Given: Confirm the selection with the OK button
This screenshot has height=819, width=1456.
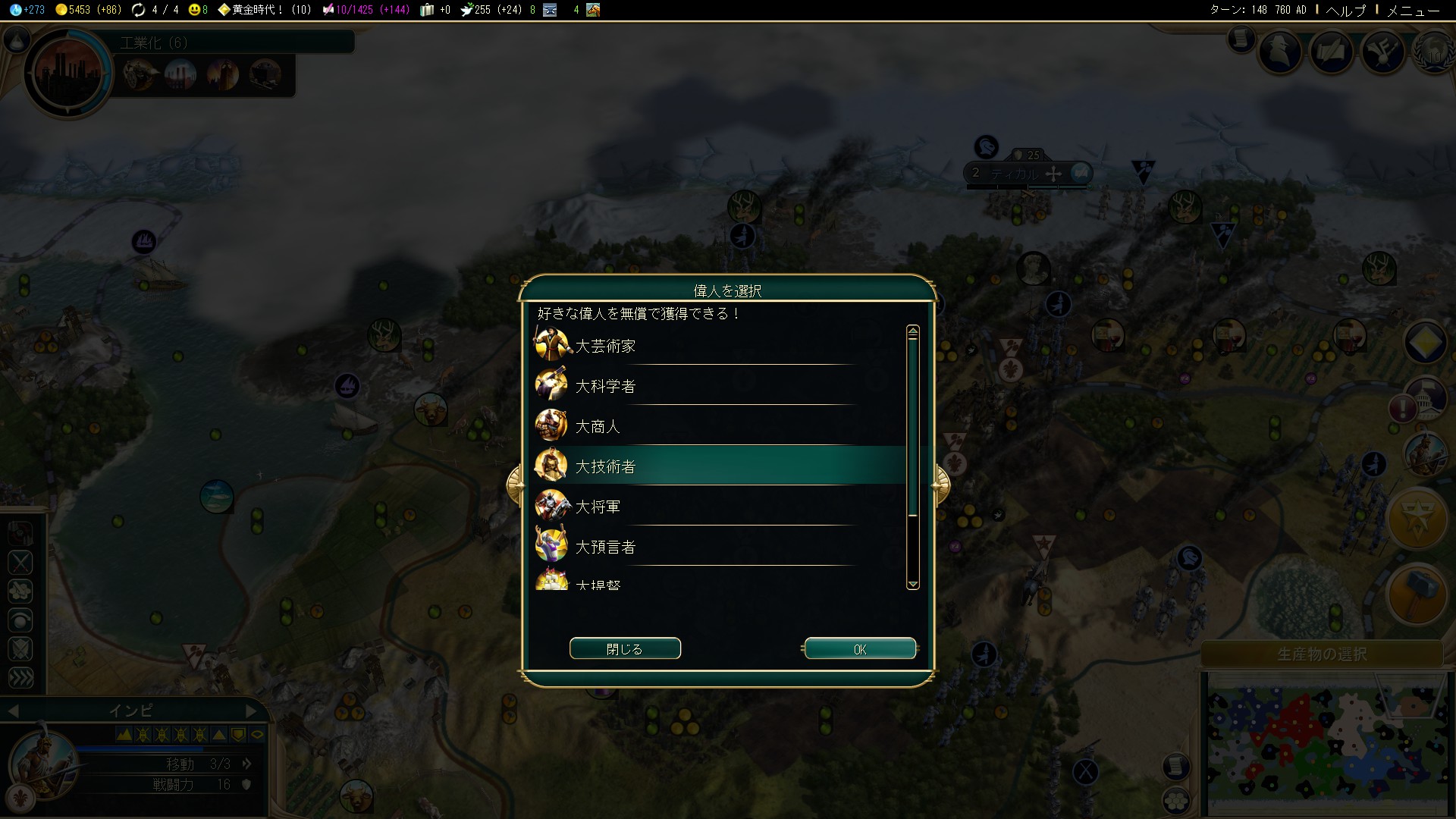Looking at the screenshot, I should coord(859,649).
